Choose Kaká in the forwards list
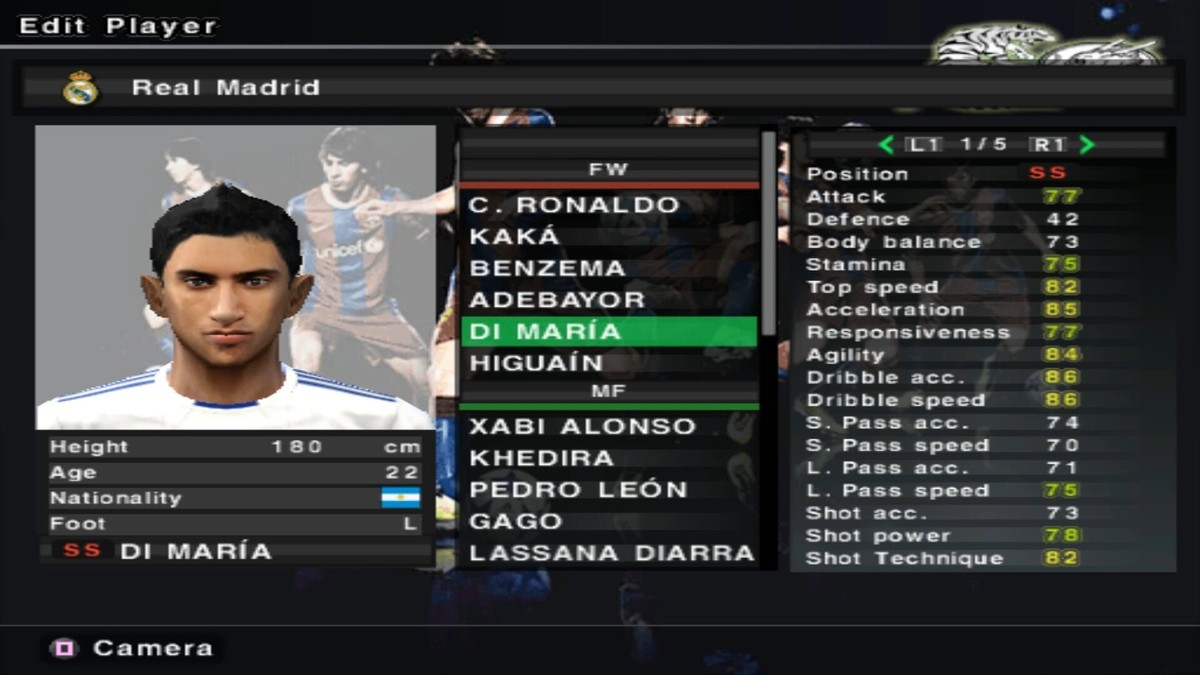The image size is (1200, 675). point(516,237)
